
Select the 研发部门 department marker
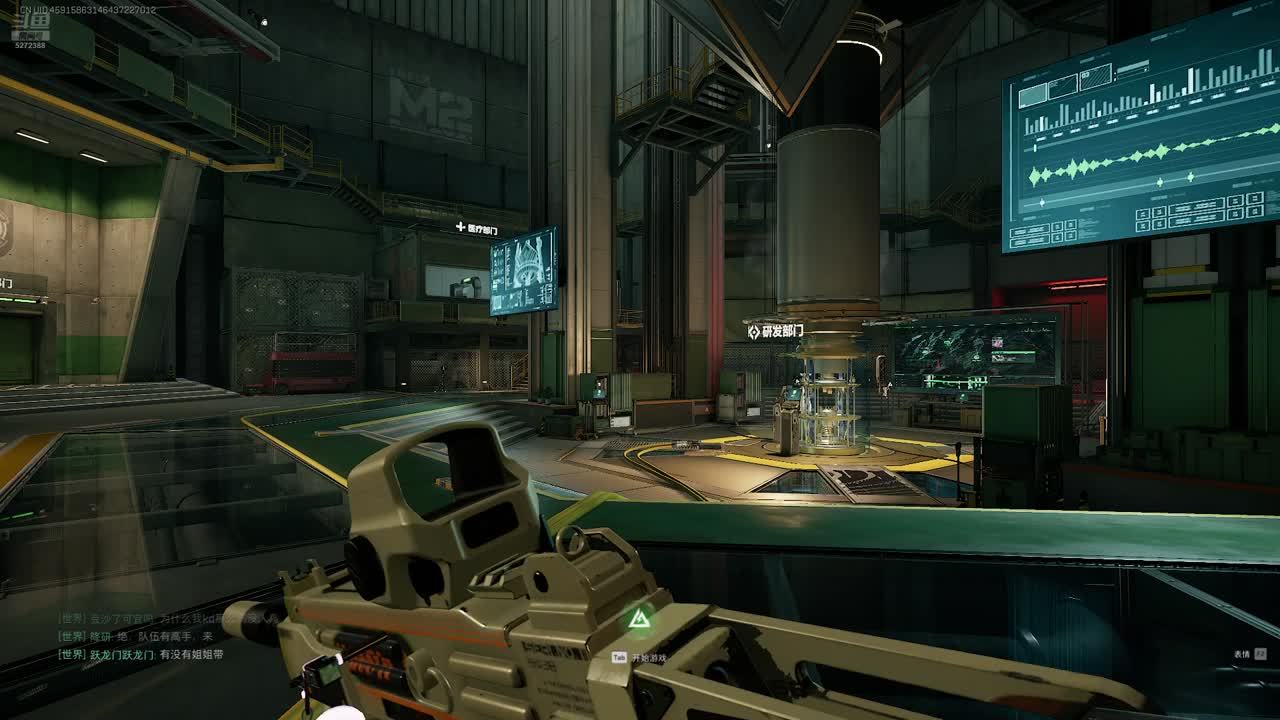[775, 331]
